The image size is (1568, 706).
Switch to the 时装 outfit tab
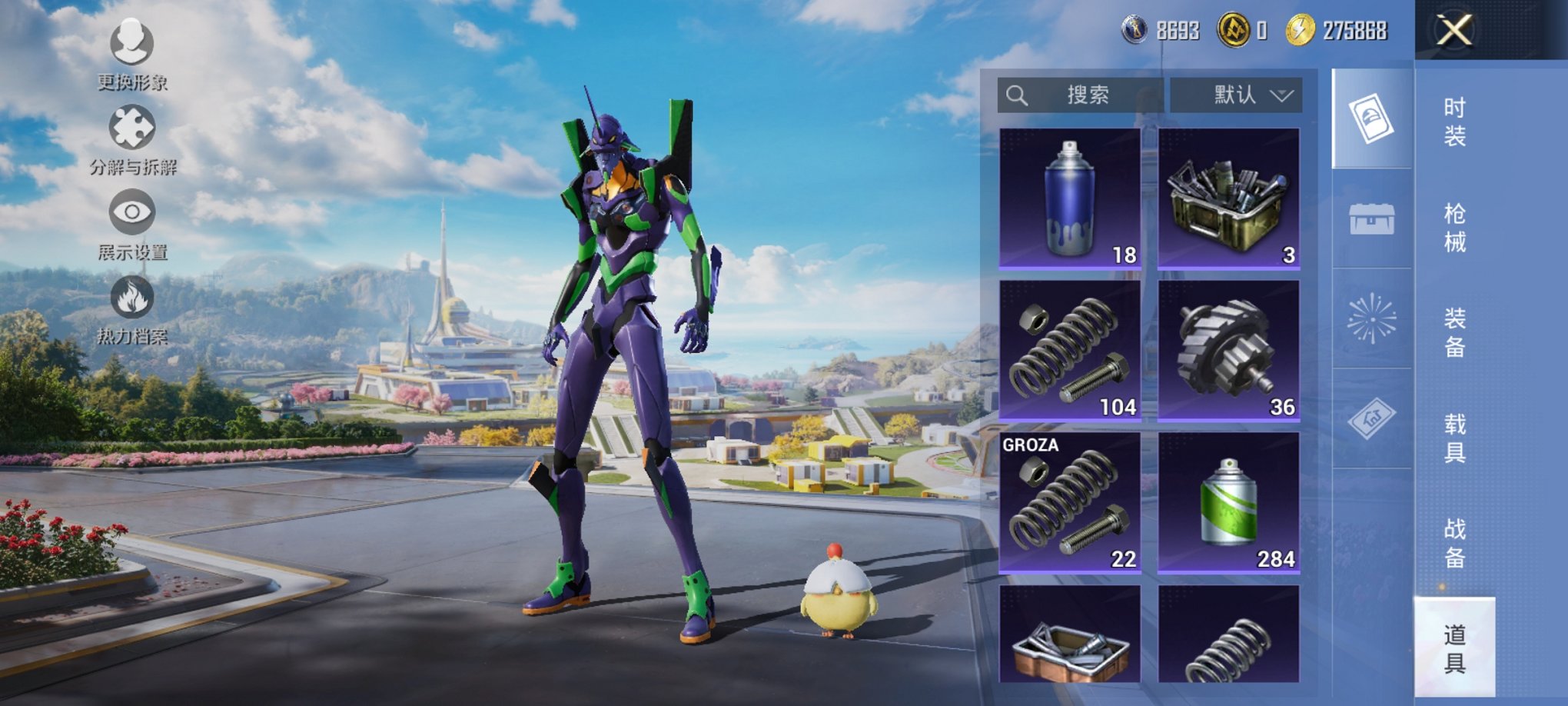click(x=1454, y=122)
